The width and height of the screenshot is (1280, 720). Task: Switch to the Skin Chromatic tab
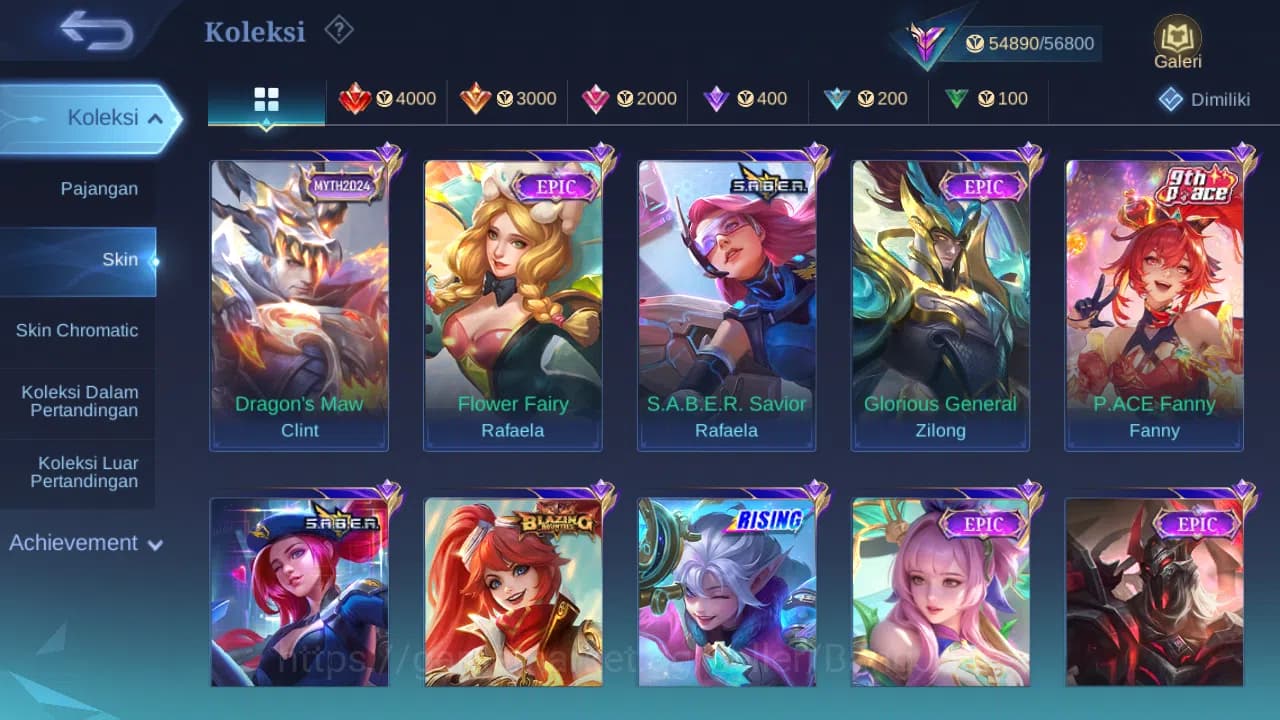(x=77, y=330)
